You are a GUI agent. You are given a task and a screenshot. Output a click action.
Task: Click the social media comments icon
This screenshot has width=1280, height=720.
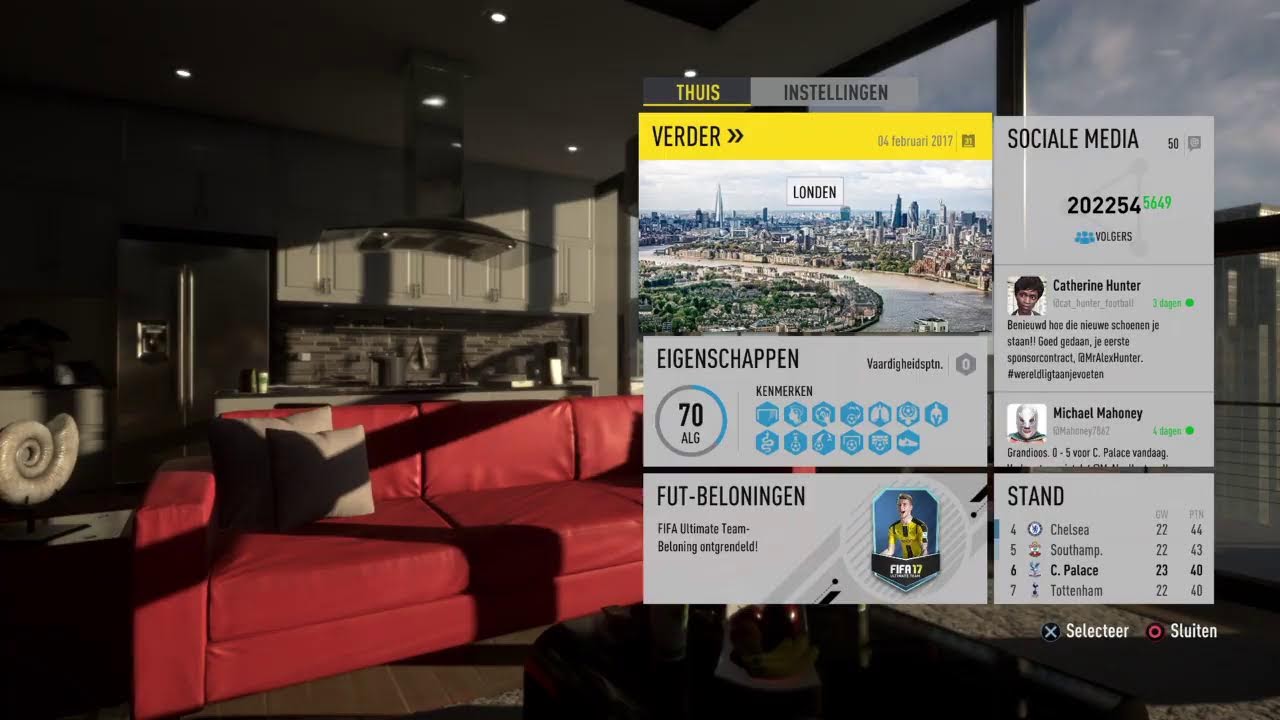pyautogui.click(x=1193, y=143)
